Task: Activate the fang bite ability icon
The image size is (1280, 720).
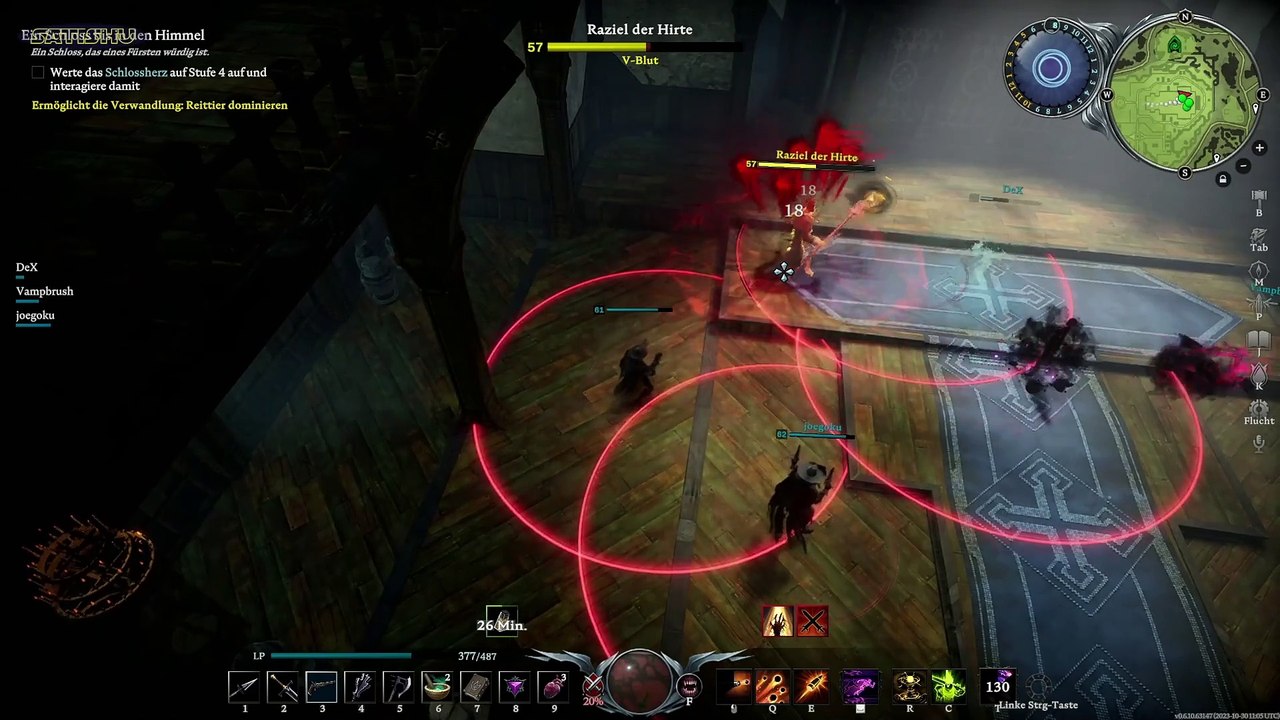Action: pyautogui.click(x=689, y=686)
